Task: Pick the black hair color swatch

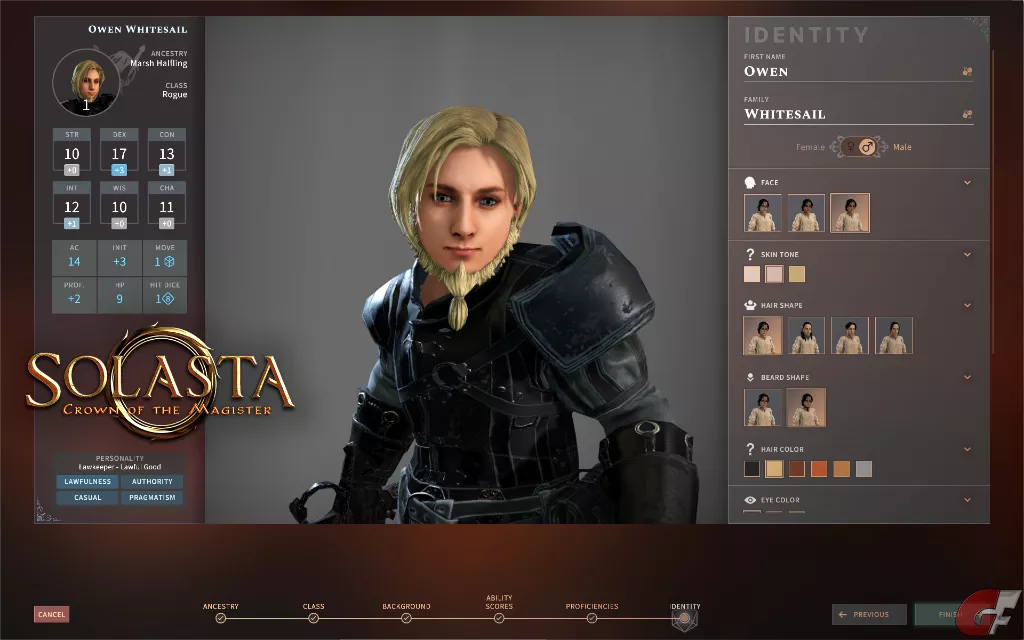Action: [x=752, y=469]
